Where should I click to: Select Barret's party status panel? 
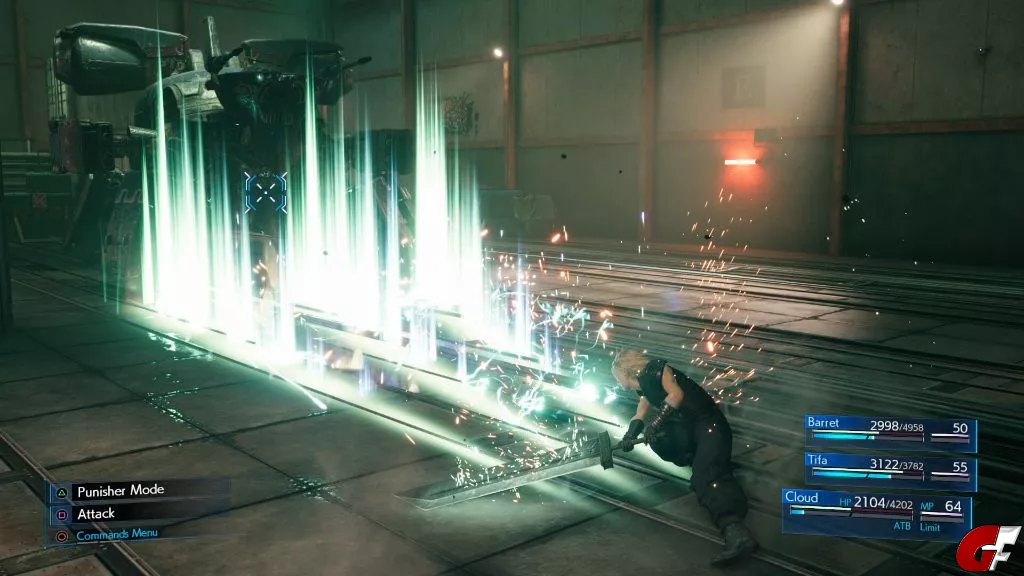[890, 433]
